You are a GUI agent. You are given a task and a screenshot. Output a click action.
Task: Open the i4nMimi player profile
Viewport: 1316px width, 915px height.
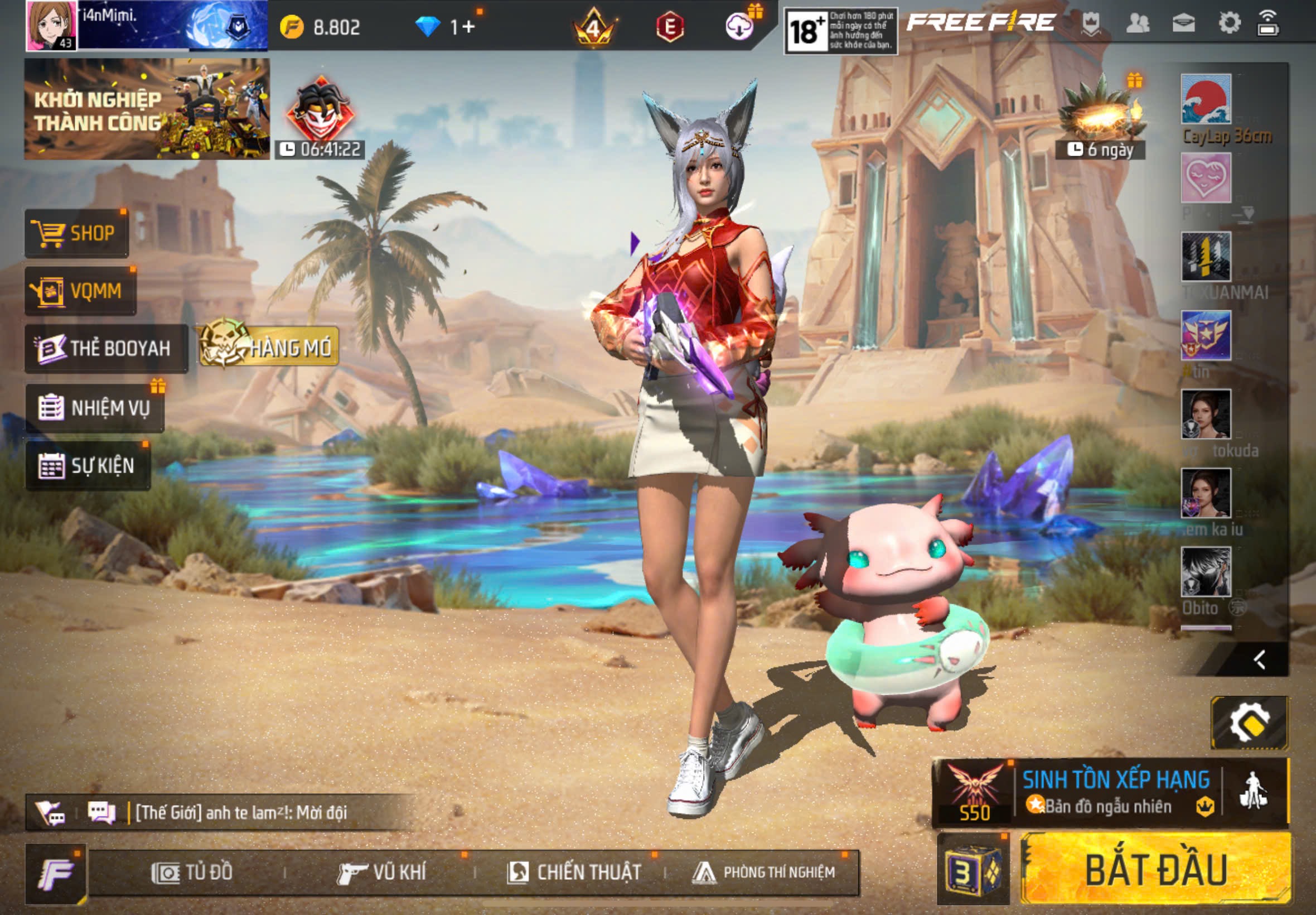click(51, 26)
